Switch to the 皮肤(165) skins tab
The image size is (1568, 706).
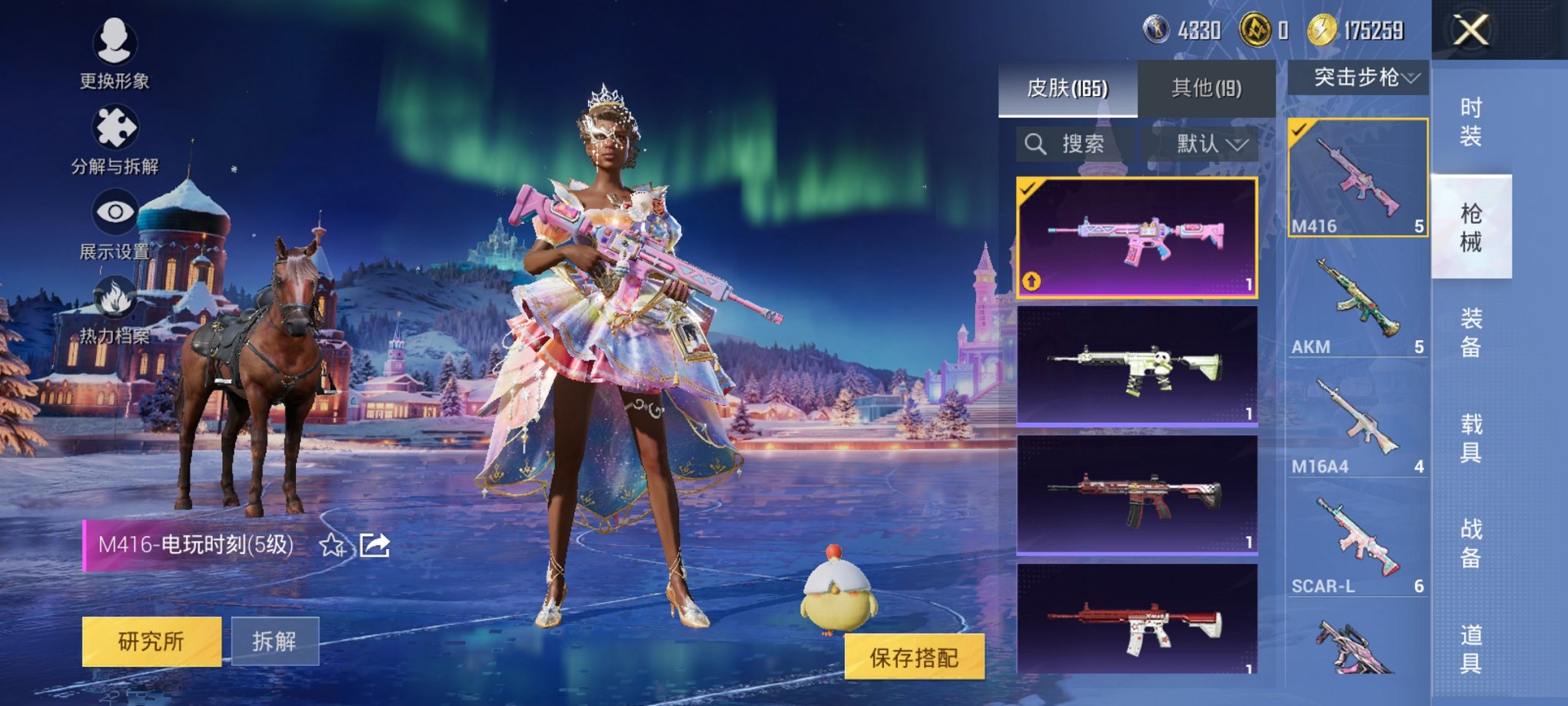click(x=1067, y=88)
